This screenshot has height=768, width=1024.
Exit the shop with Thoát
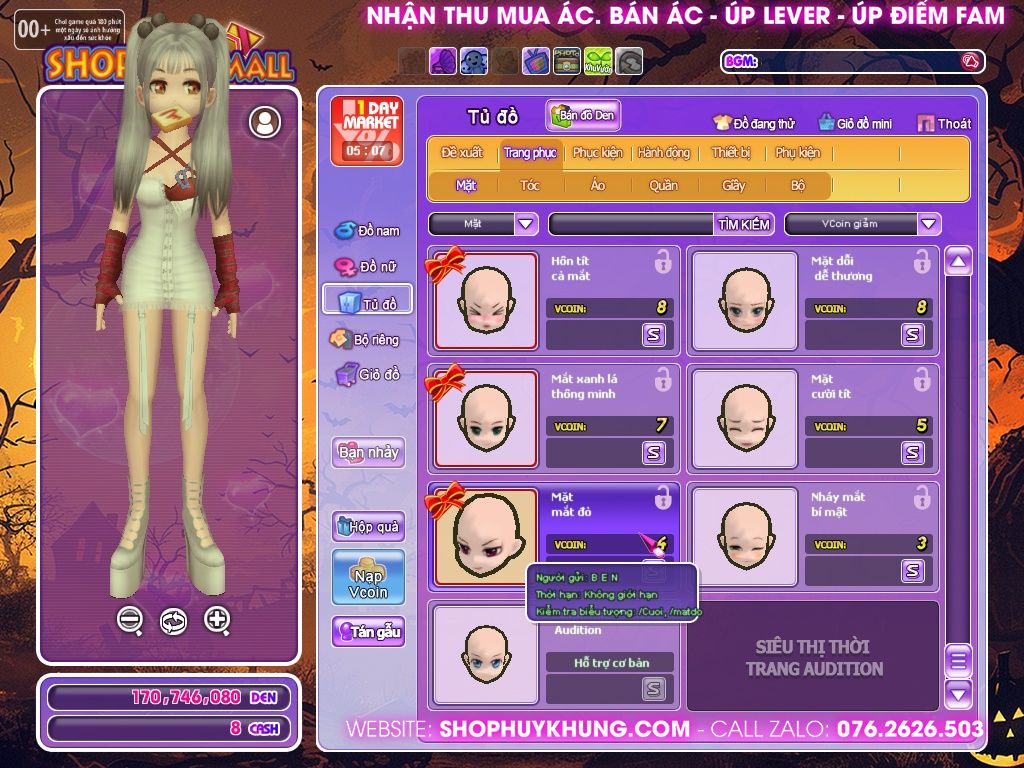(944, 123)
